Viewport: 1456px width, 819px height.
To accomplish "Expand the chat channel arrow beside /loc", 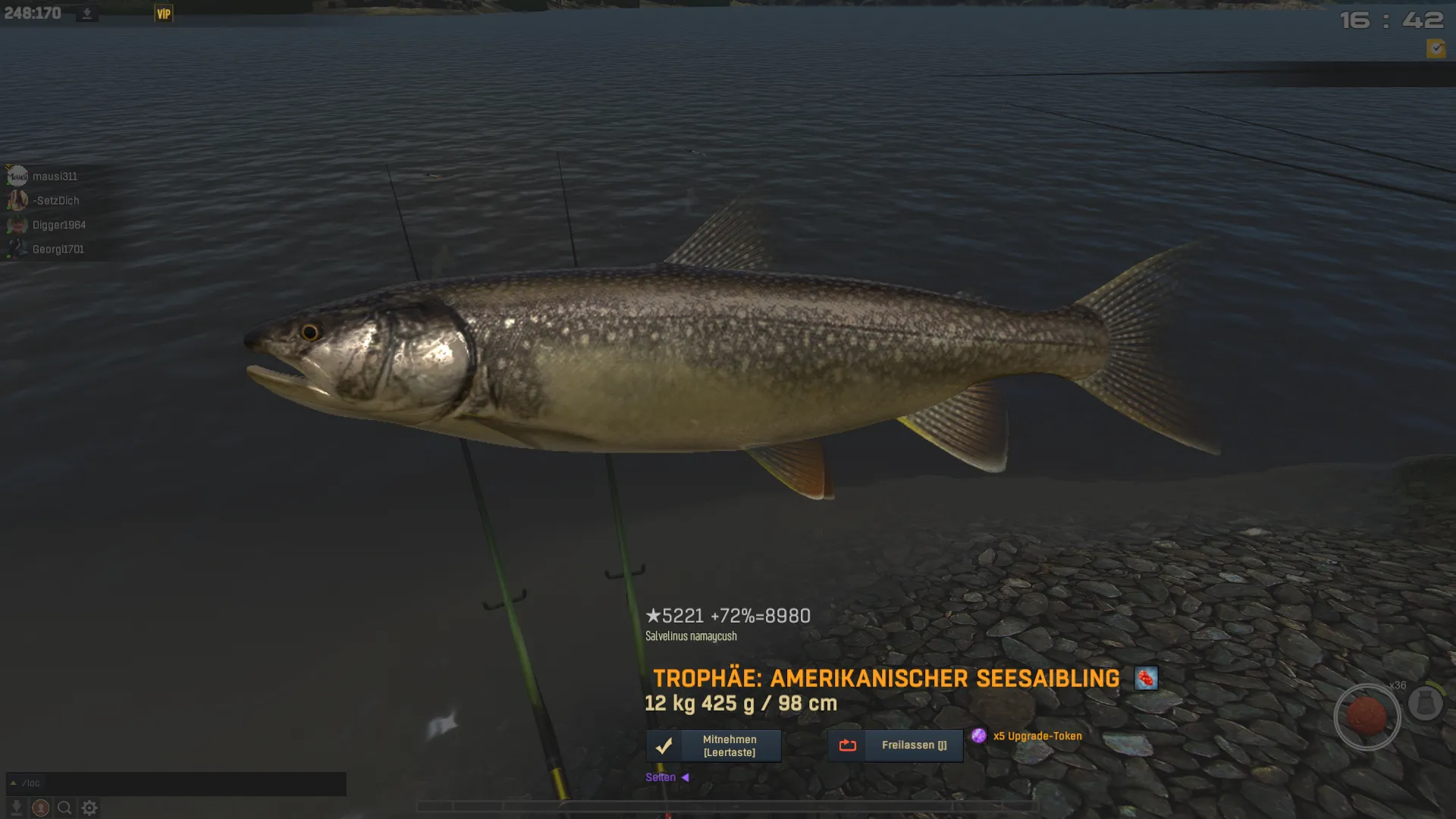I will (13, 783).
